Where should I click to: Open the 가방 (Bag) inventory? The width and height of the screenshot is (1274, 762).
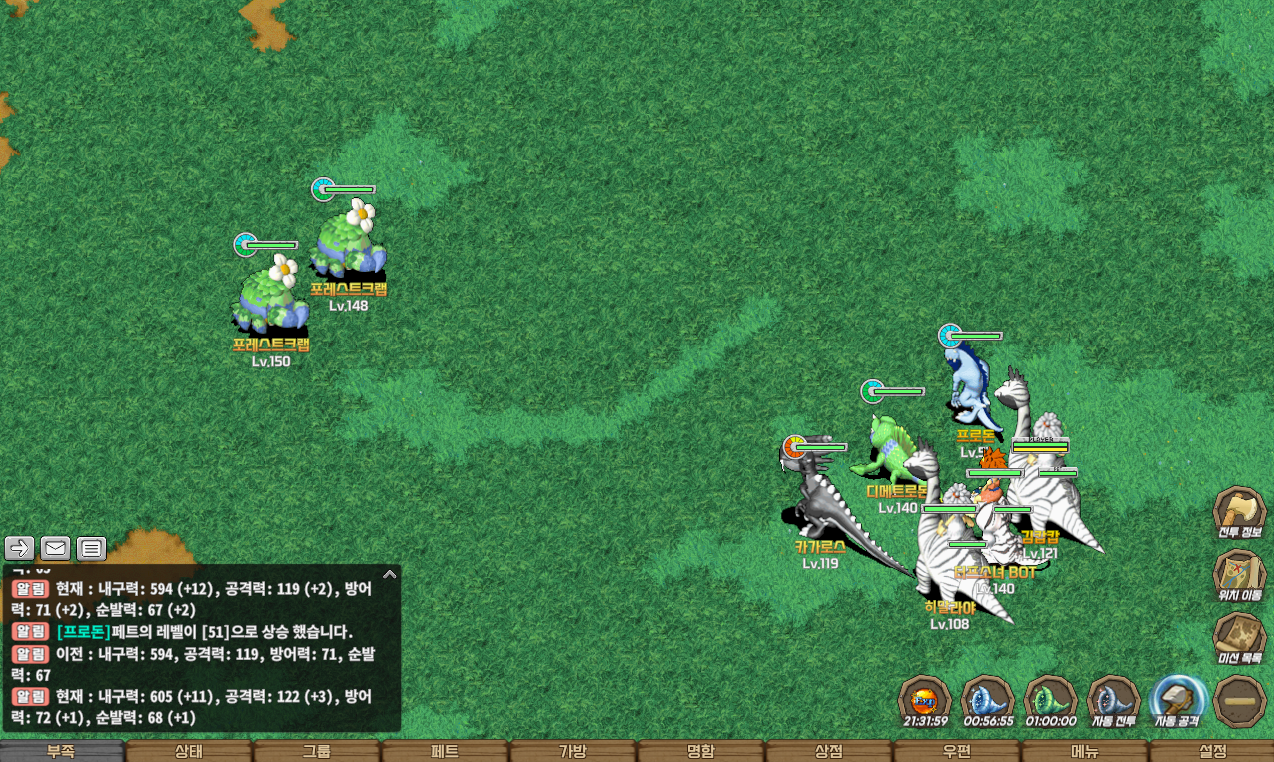(x=573, y=751)
